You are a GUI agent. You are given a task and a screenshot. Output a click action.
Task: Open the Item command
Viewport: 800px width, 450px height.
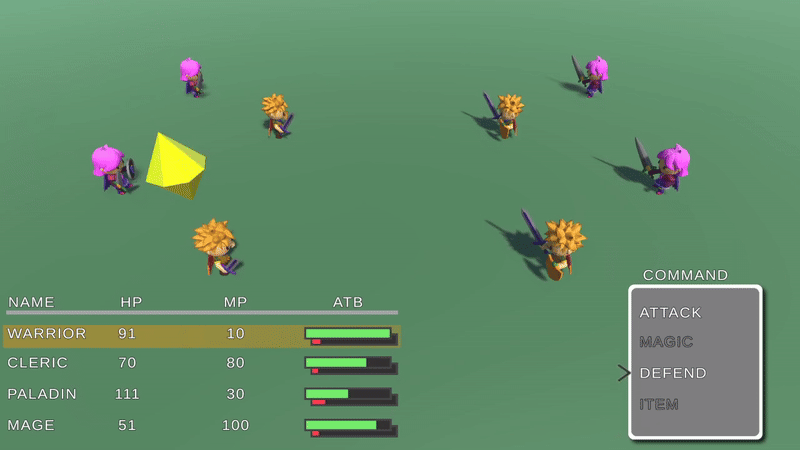(x=659, y=404)
